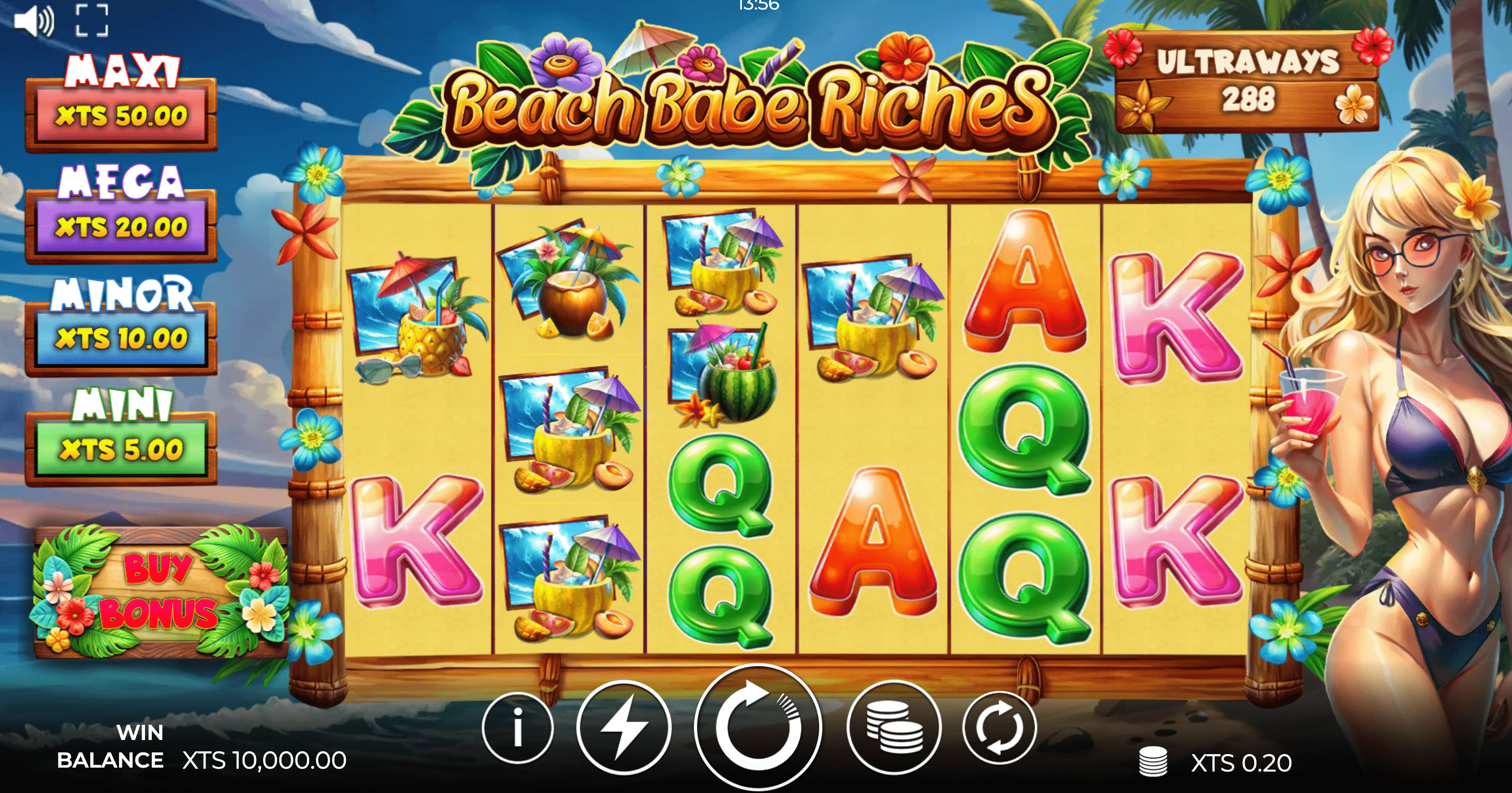The width and height of the screenshot is (1512, 793).
Task: Toggle the sound speaker icon
Action: 34,21
